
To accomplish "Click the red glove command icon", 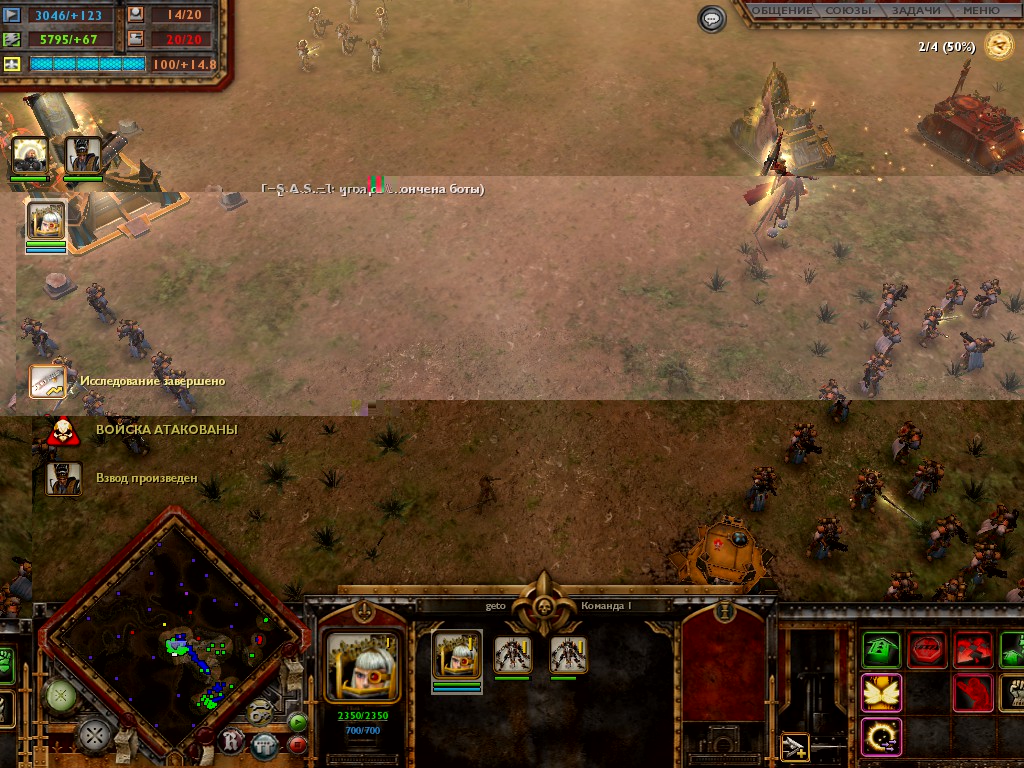I will point(973,692).
